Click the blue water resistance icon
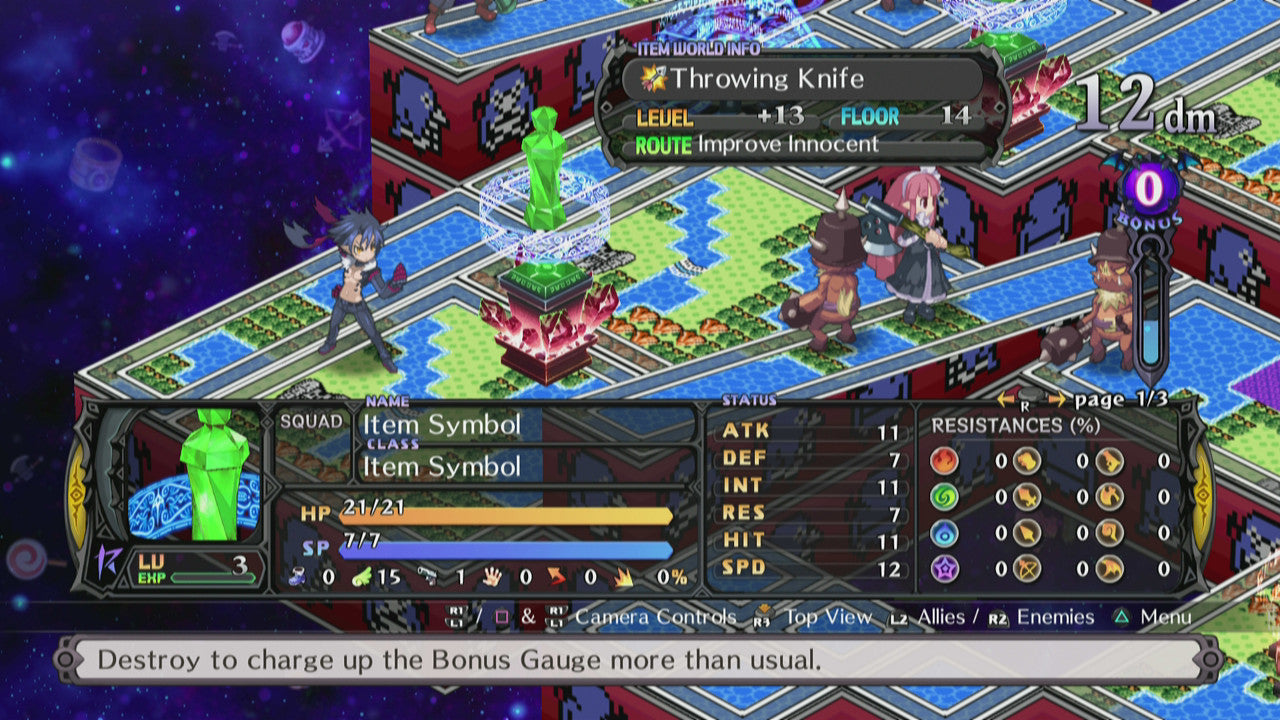The width and height of the screenshot is (1280, 720). 945,533
